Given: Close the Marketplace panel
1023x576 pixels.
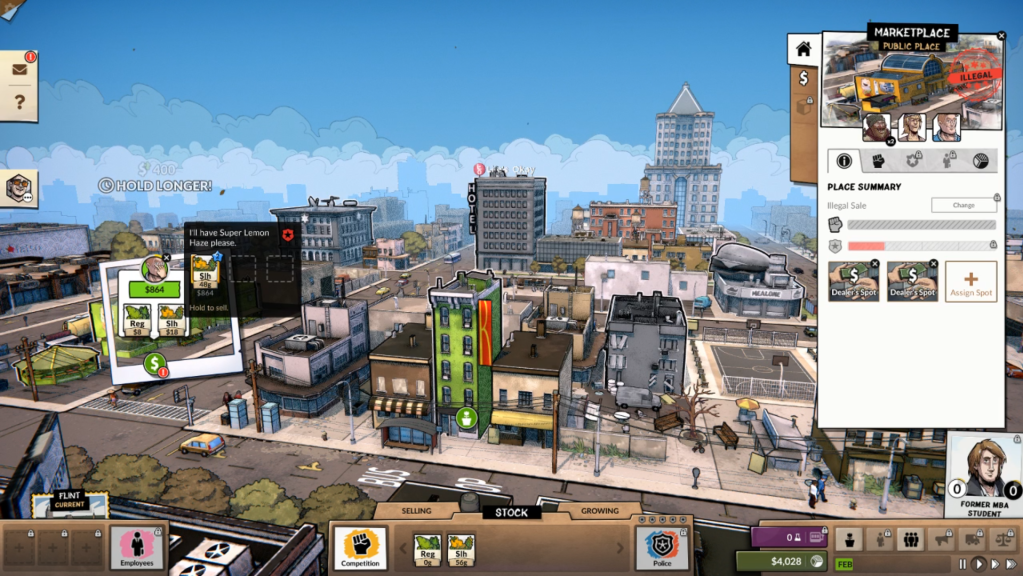Looking at the screenshot, I should click(x=1001, y=36).
